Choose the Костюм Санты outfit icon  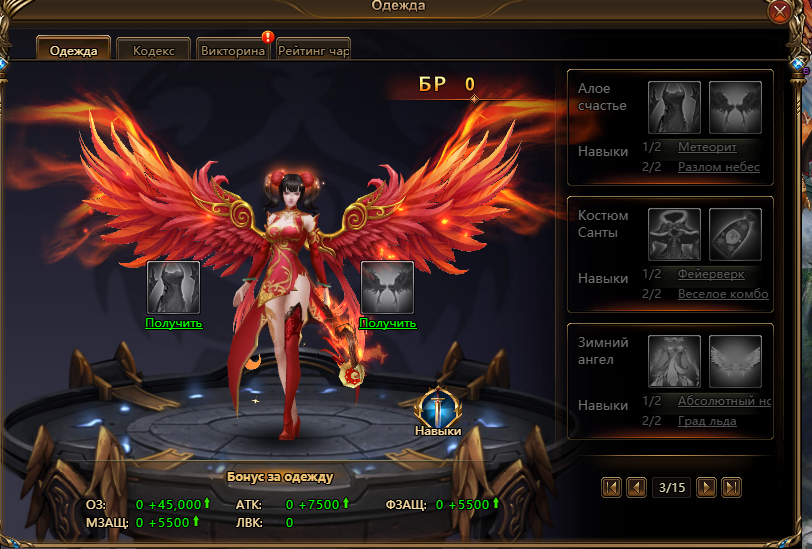click(674, 235)
